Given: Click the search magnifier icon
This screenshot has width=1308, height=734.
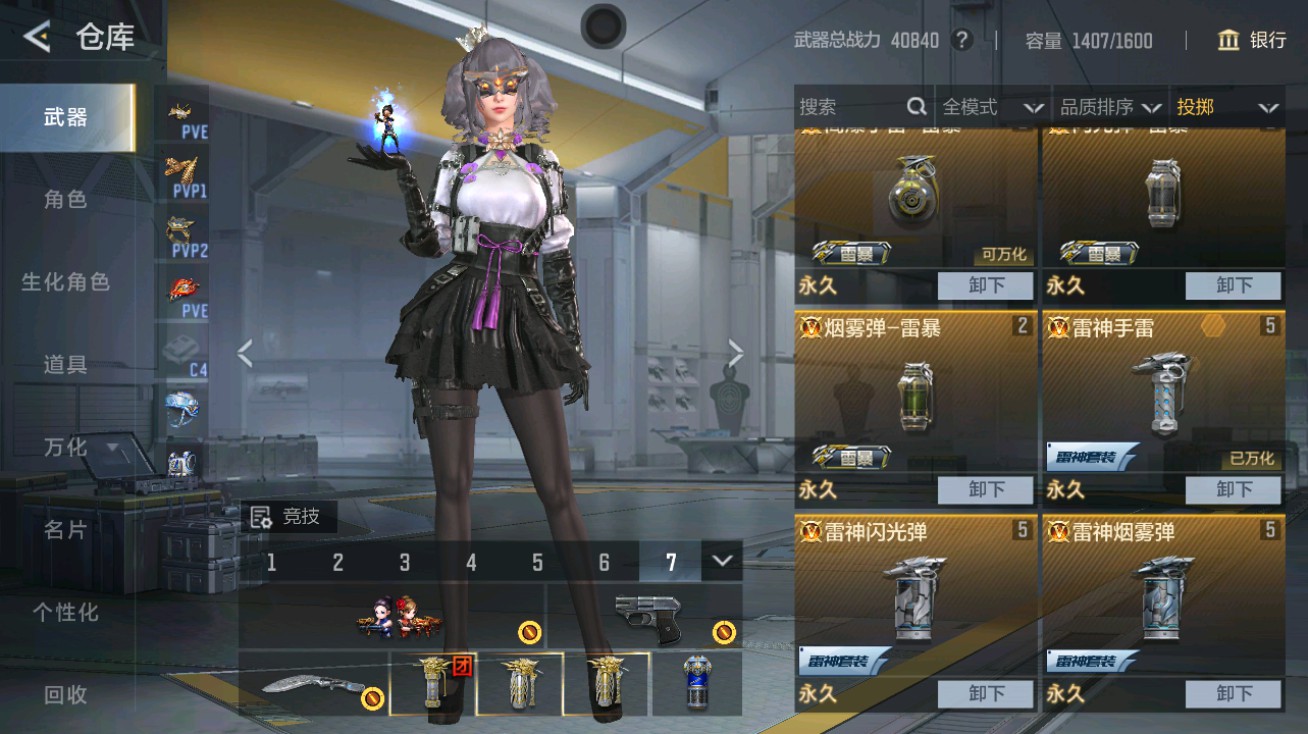Looking at the screenshot, I should [916, 107].
